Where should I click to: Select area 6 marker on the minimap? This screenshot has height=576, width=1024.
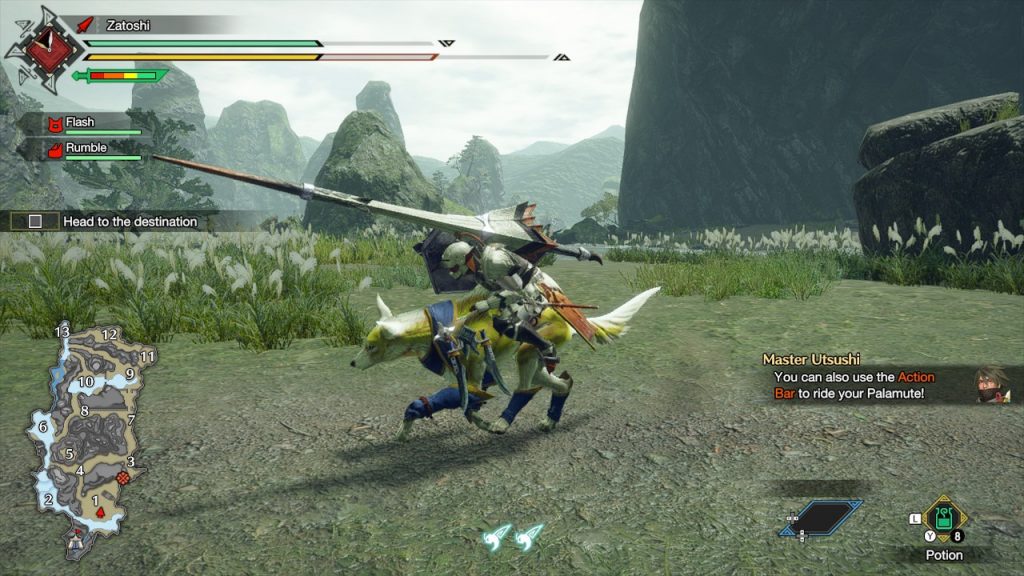point(43,427)
